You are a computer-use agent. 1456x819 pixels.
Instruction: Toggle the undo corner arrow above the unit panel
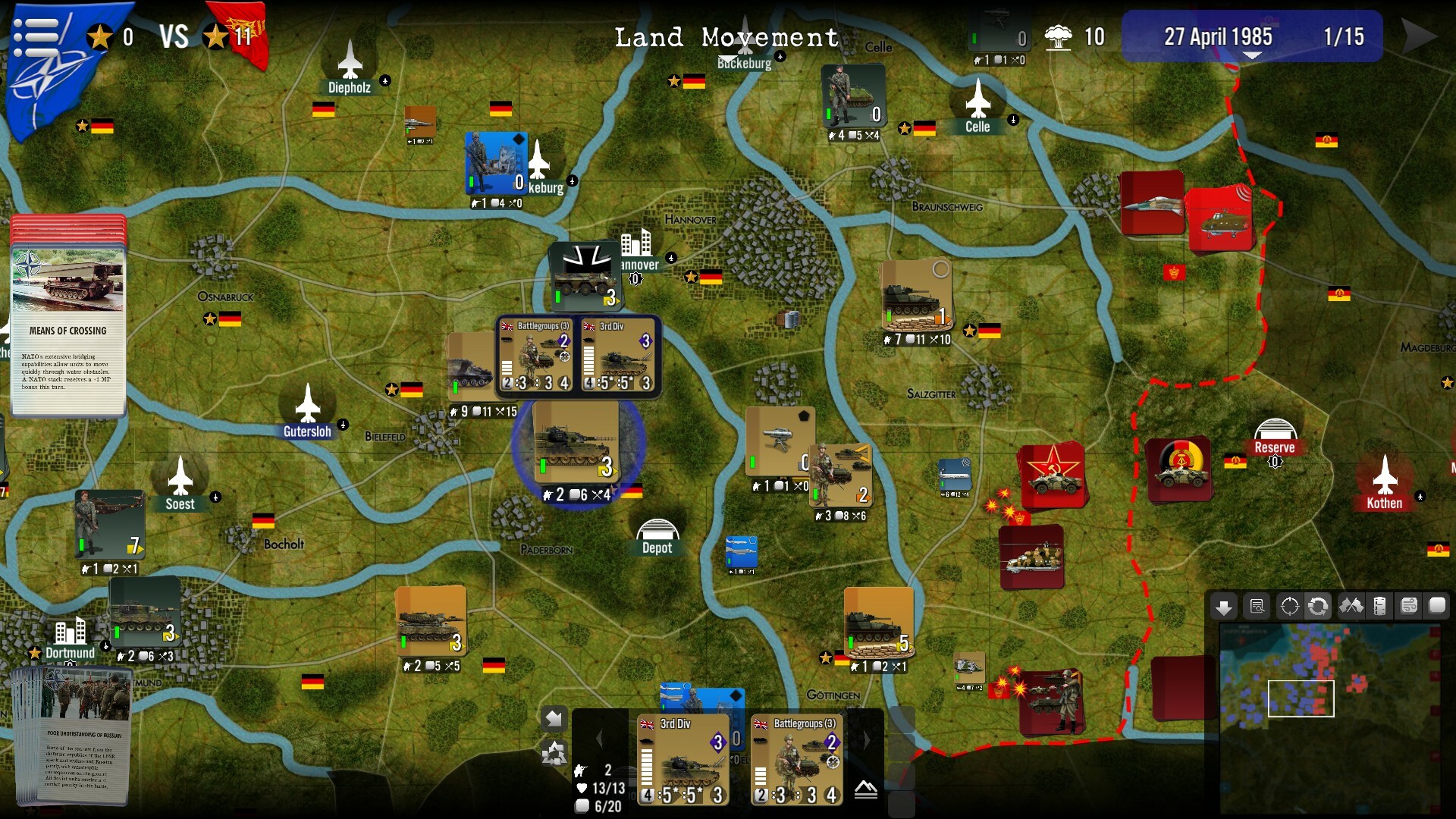pos(554,719)
